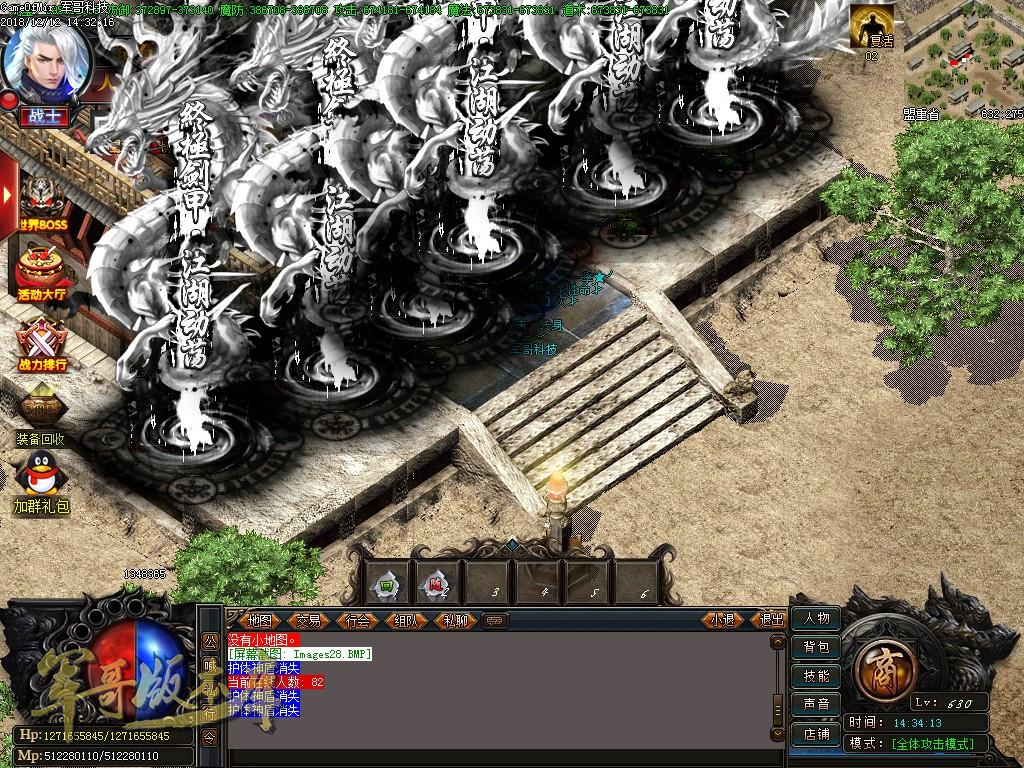The height and width of the screenshot is (768, 1024).
Task: Open the 背包 bag inventory
Action: [x=816, y=647]
